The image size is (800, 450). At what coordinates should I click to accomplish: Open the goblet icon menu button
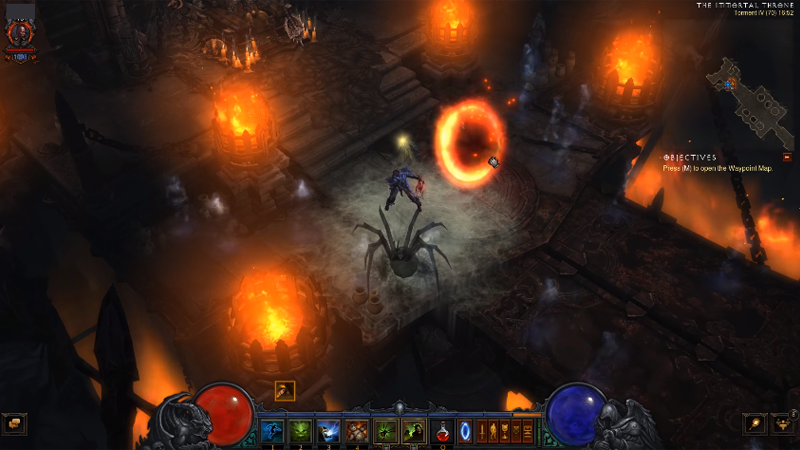tap(505, 432)
